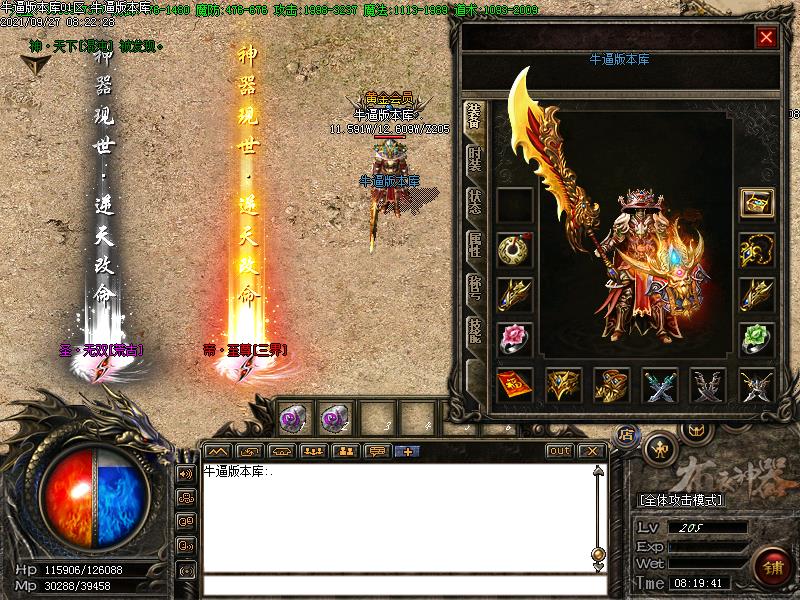Use the first purple scroll hotbar item
This screenshot has width=800, height=600.
tap(294, 417)
